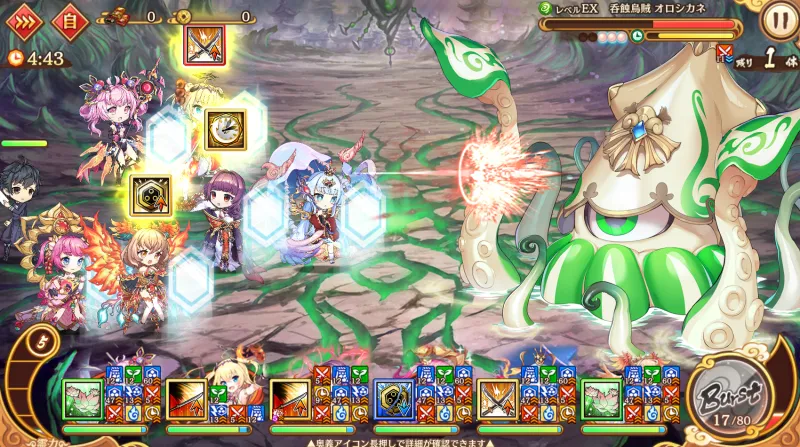Use the floating clock skill icon
Image resolution: width=800 pixels, height=447 pixels.
click(x=225, y=127)
